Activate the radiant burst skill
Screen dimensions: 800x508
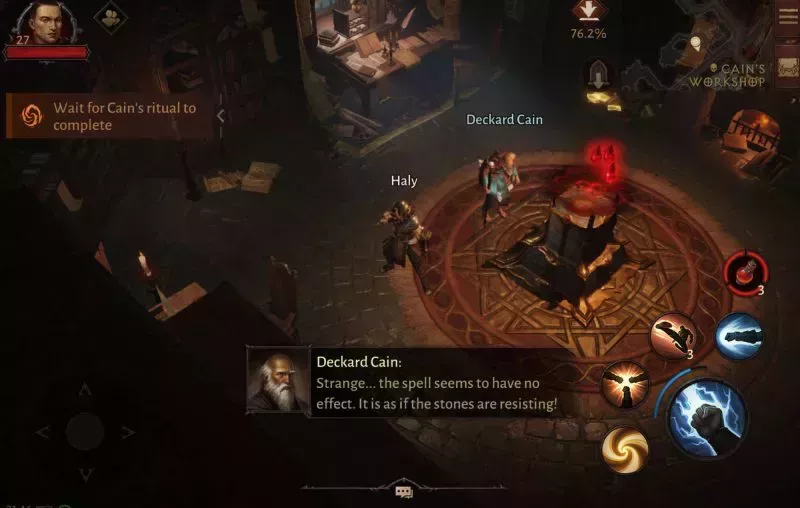coord(625,384)
